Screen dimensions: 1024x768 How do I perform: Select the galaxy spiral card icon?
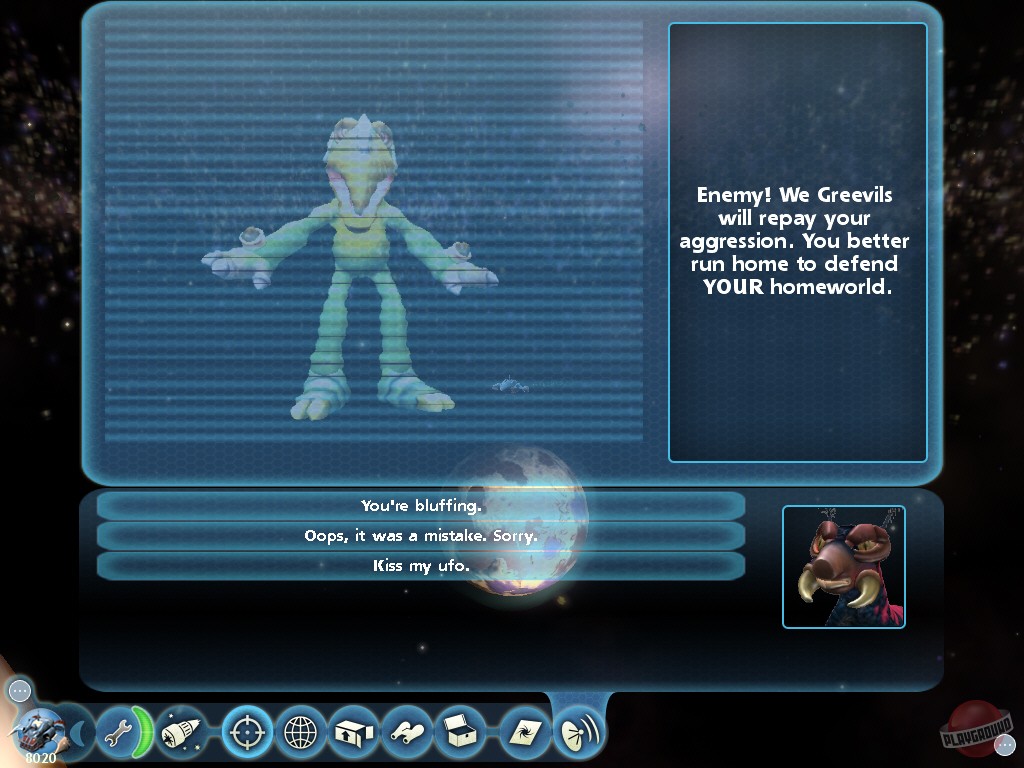pyautogui.click(x=525, y=734)
